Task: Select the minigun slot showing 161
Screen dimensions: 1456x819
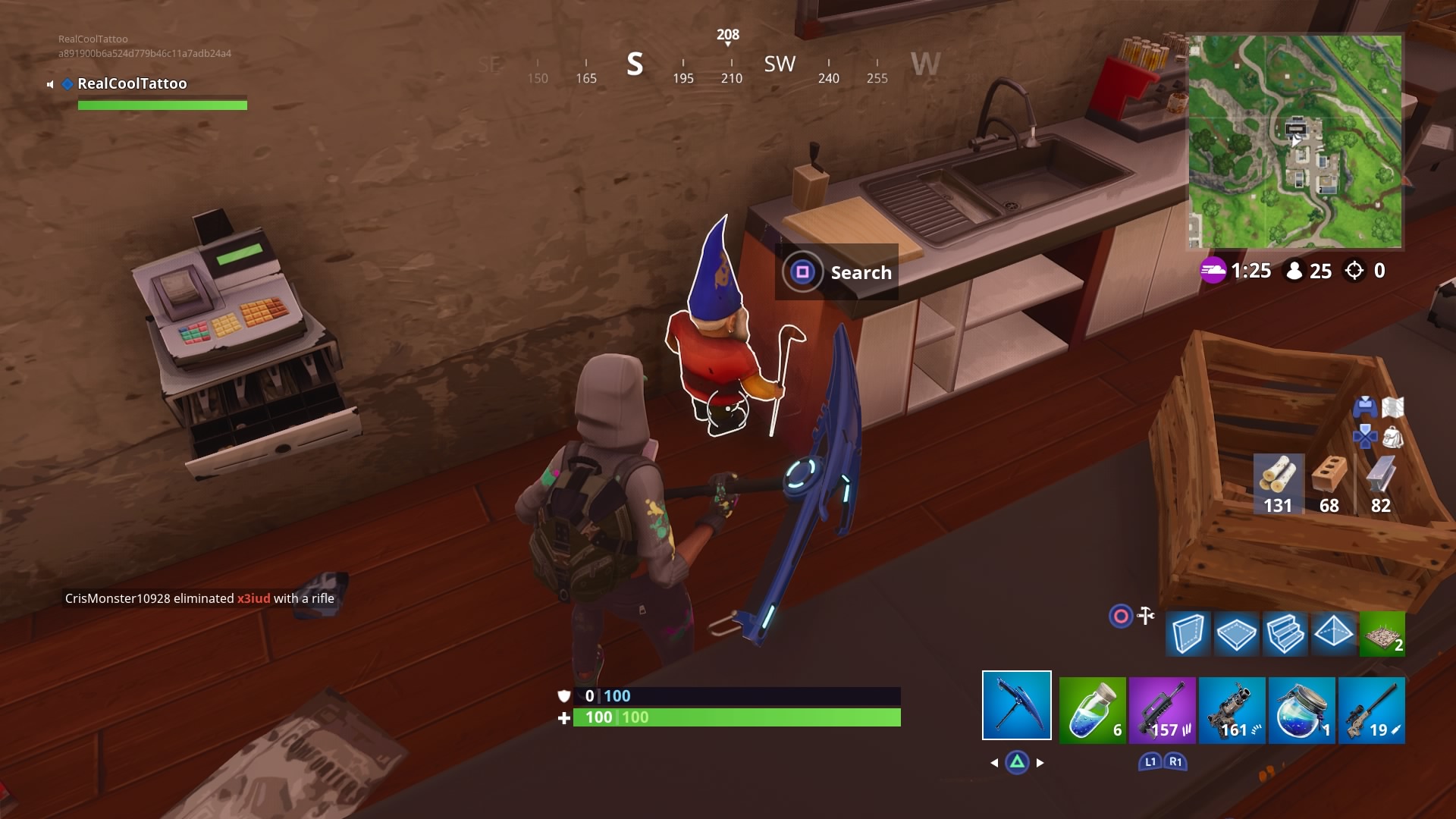Action: click(1232, 711)
